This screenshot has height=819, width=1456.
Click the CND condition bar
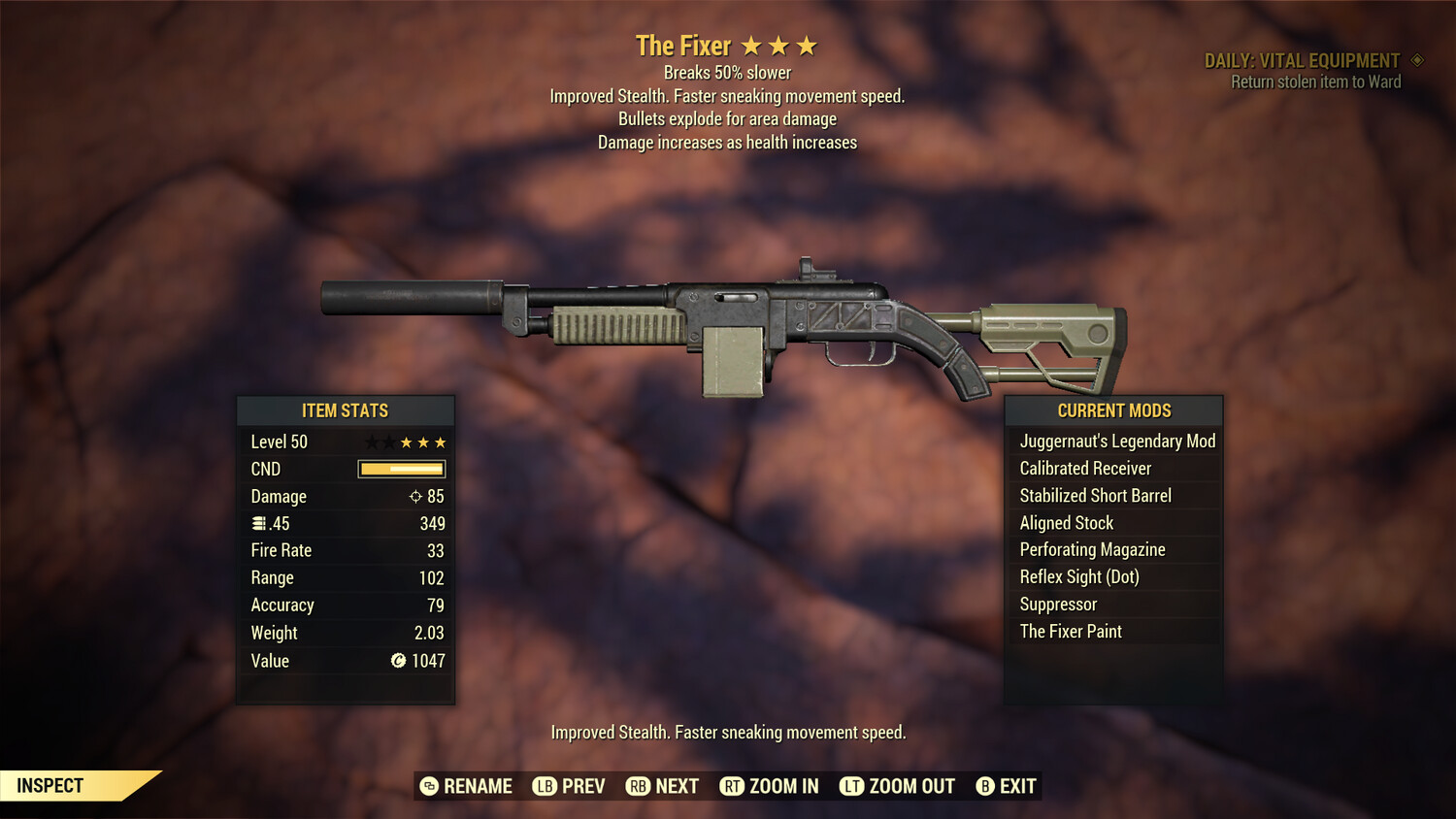(x=401, y=469)
